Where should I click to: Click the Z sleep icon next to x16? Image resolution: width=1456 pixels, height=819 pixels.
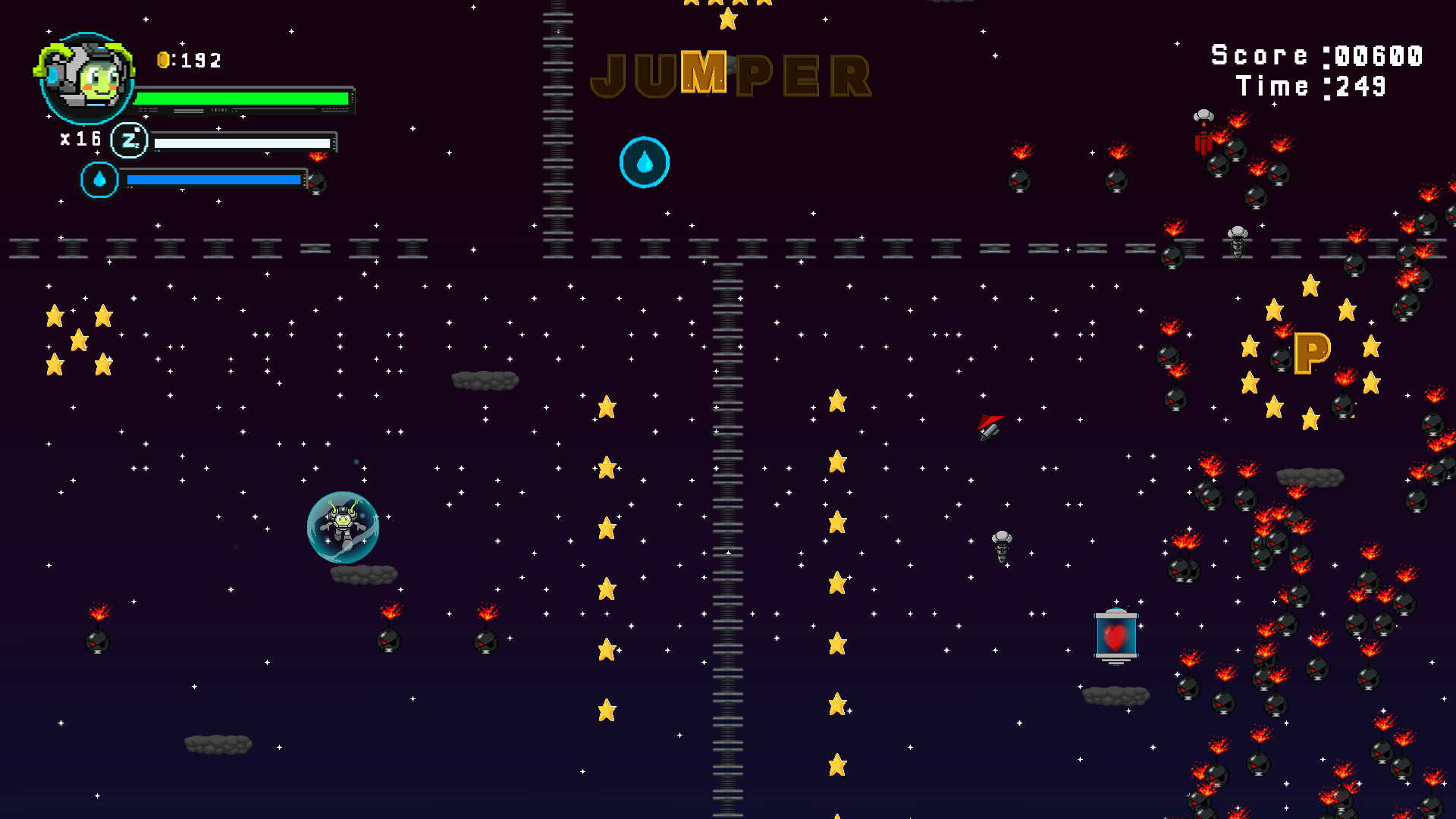tap(129, 140)
